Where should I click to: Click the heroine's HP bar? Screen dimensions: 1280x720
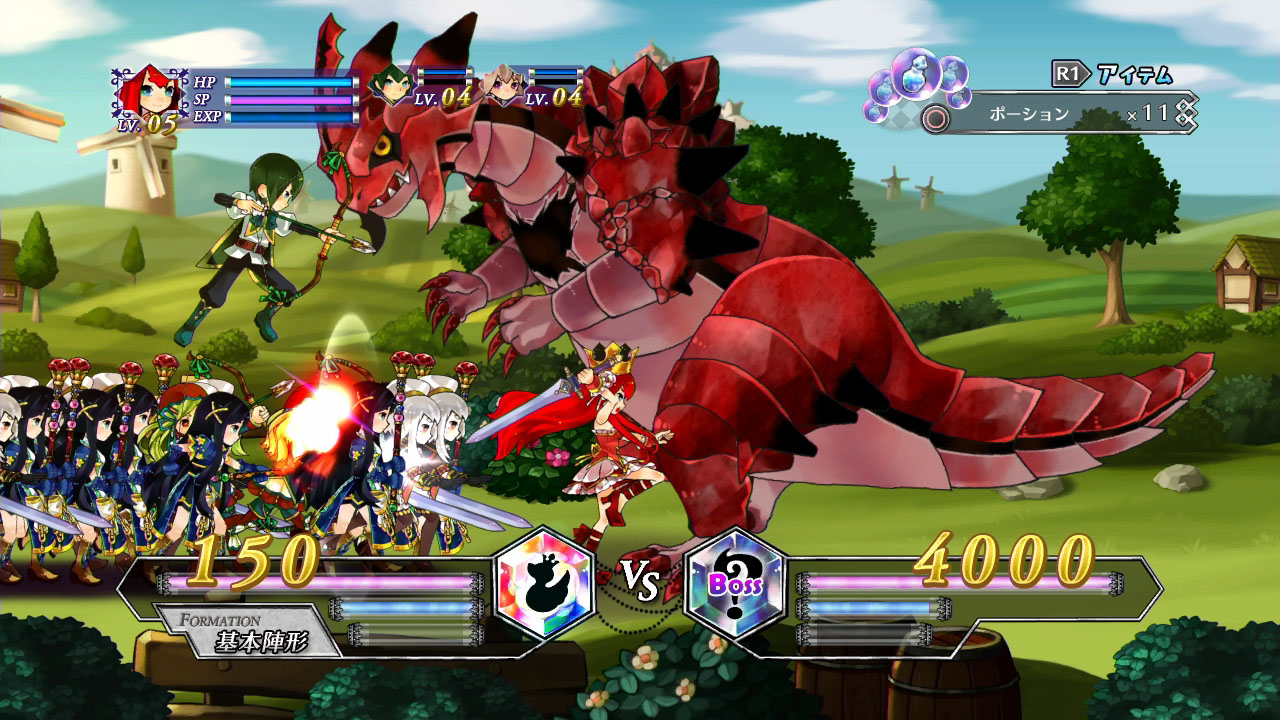(290, 82)
